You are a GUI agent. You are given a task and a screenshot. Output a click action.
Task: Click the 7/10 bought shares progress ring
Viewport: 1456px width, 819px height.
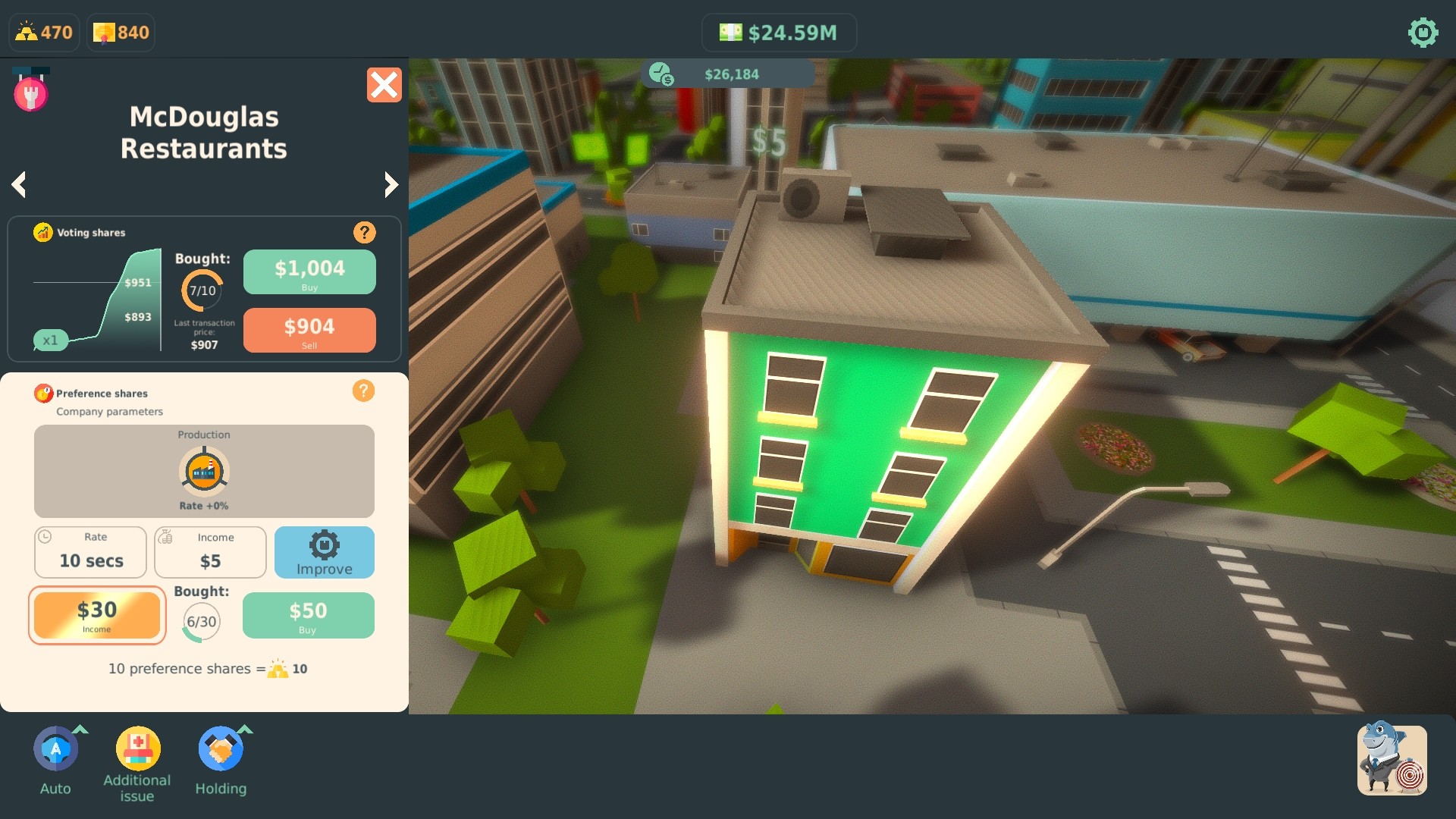coord(202,288)
